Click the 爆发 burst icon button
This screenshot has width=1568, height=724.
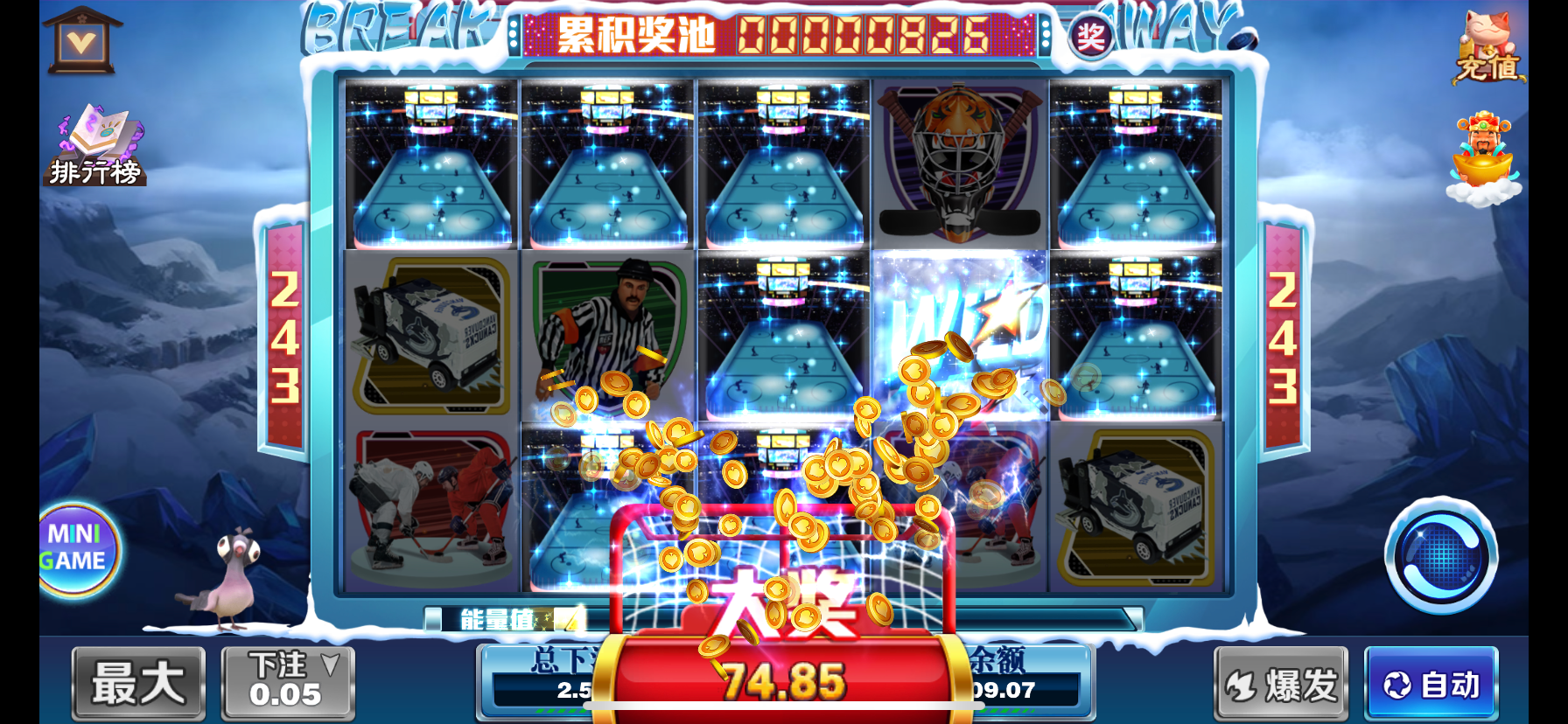pos(1280,684)
